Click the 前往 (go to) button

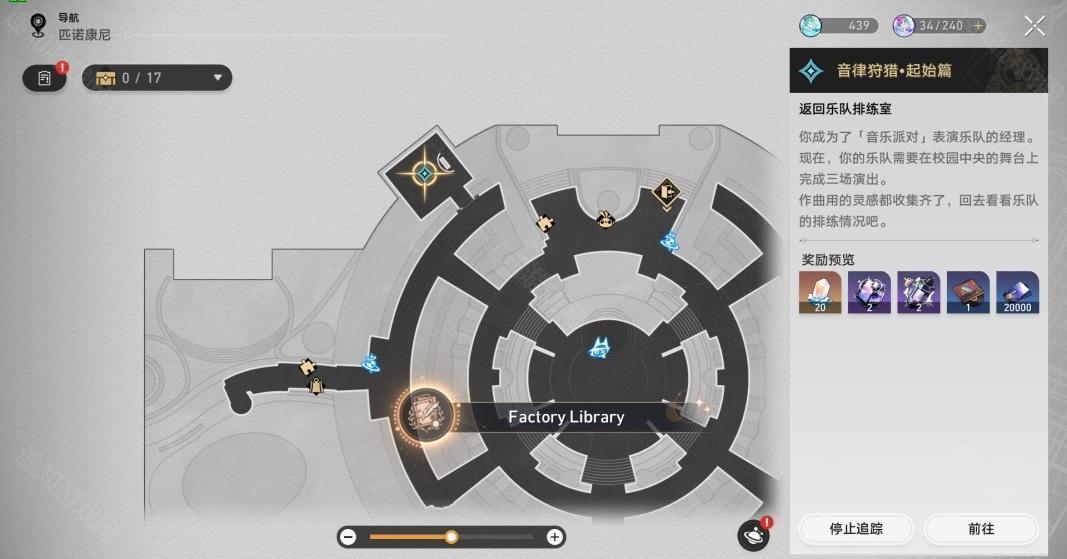pos(980,528)
